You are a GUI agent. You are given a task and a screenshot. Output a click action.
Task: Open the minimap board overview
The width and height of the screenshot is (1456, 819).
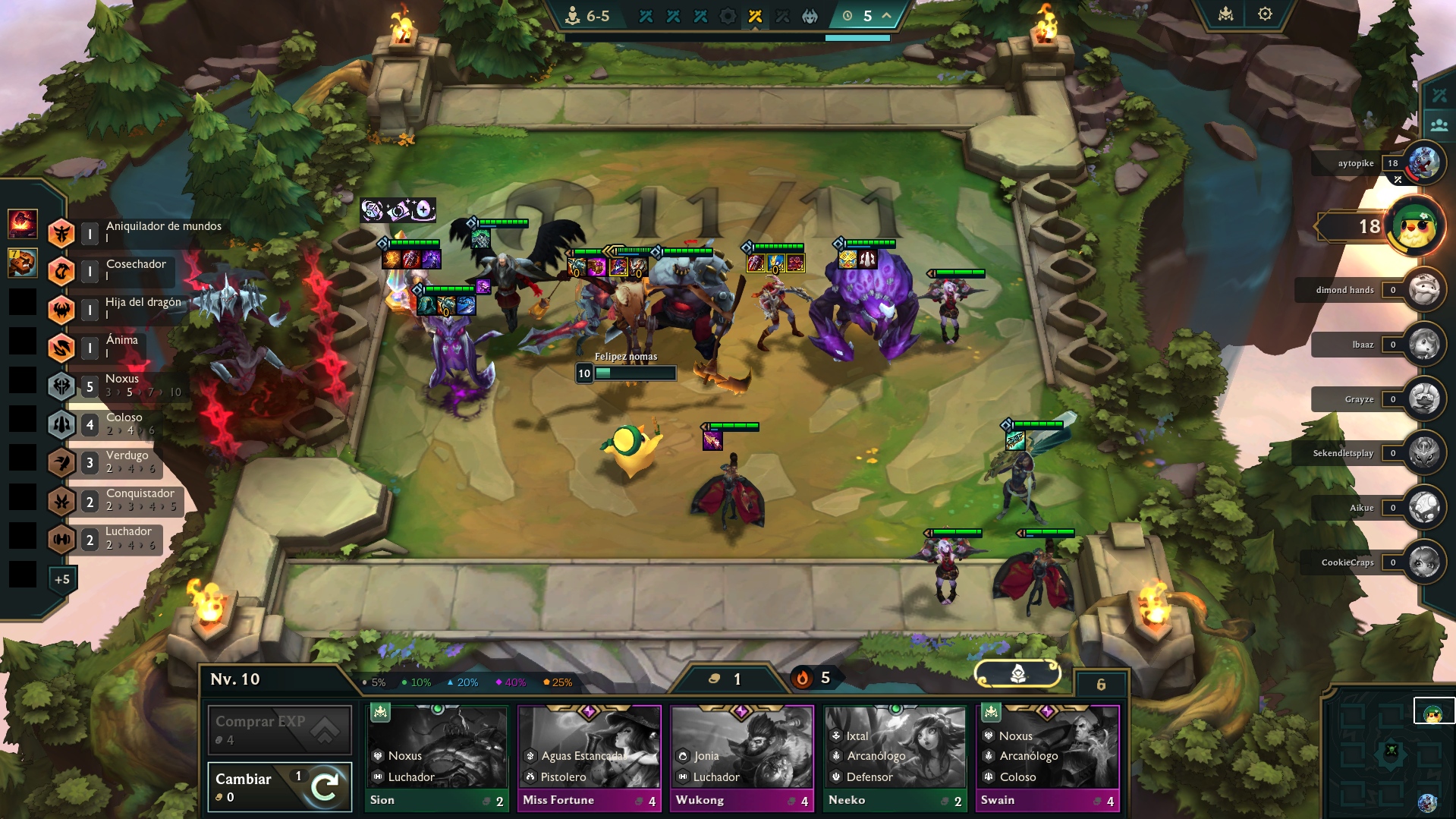1391,751
